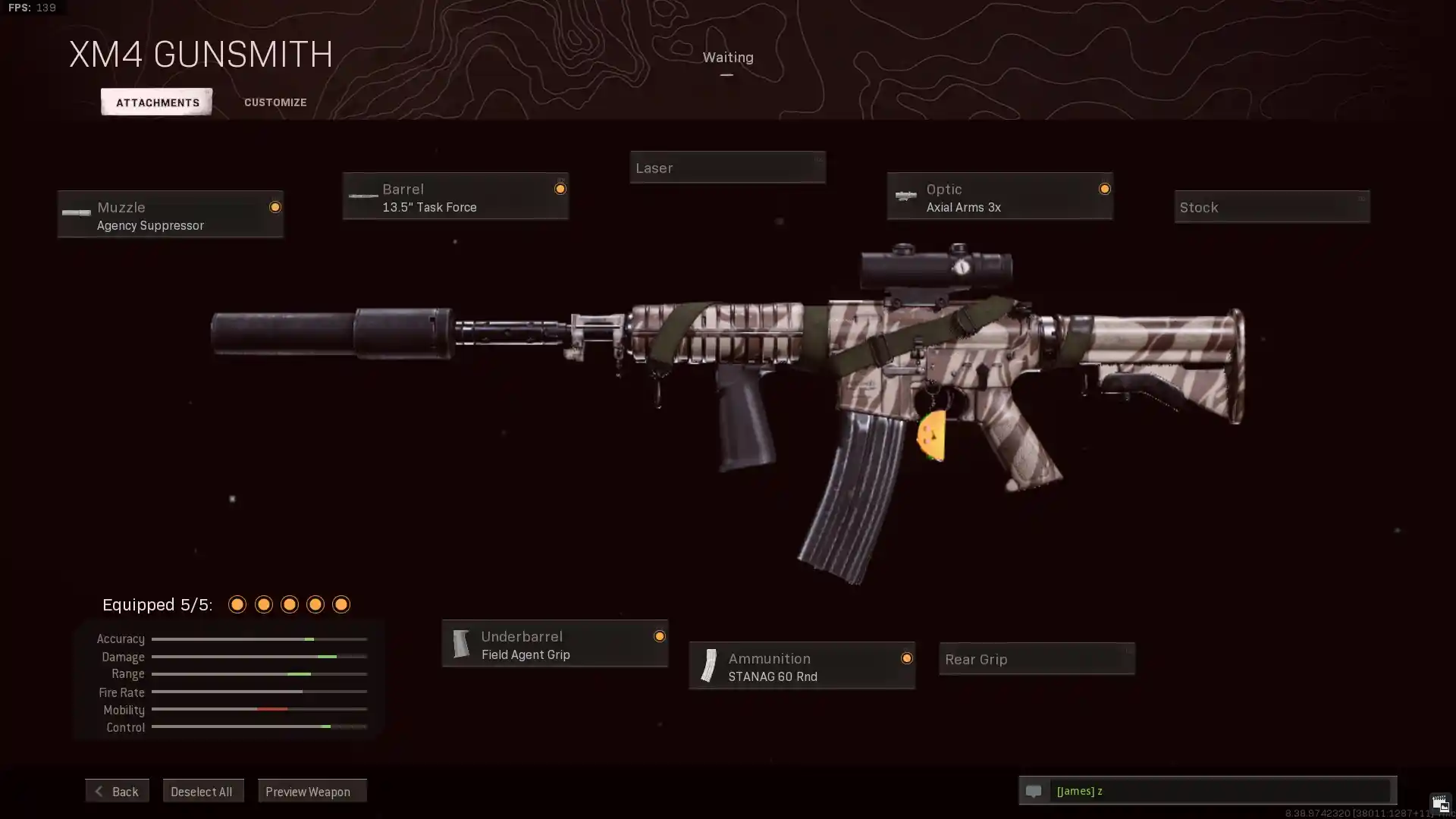The width and height of the screenshot is (1456, 819).
Task: Open the Barrel 13.5" Task Force slot
Action: coord(455,196)
